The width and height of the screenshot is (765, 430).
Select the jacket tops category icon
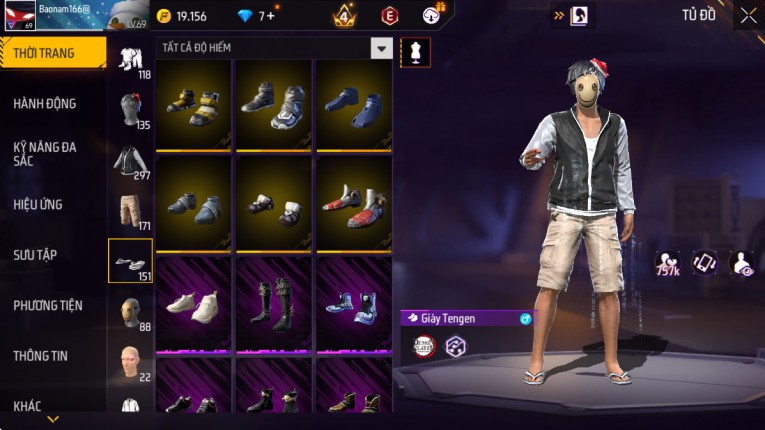point(130,162)
